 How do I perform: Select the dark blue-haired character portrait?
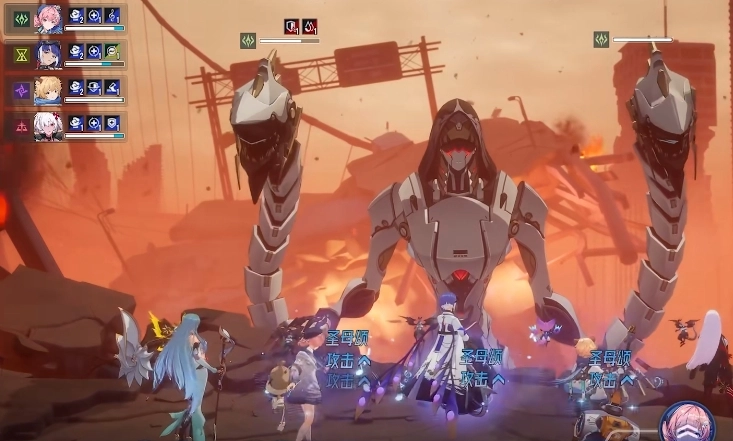(49, 54)
